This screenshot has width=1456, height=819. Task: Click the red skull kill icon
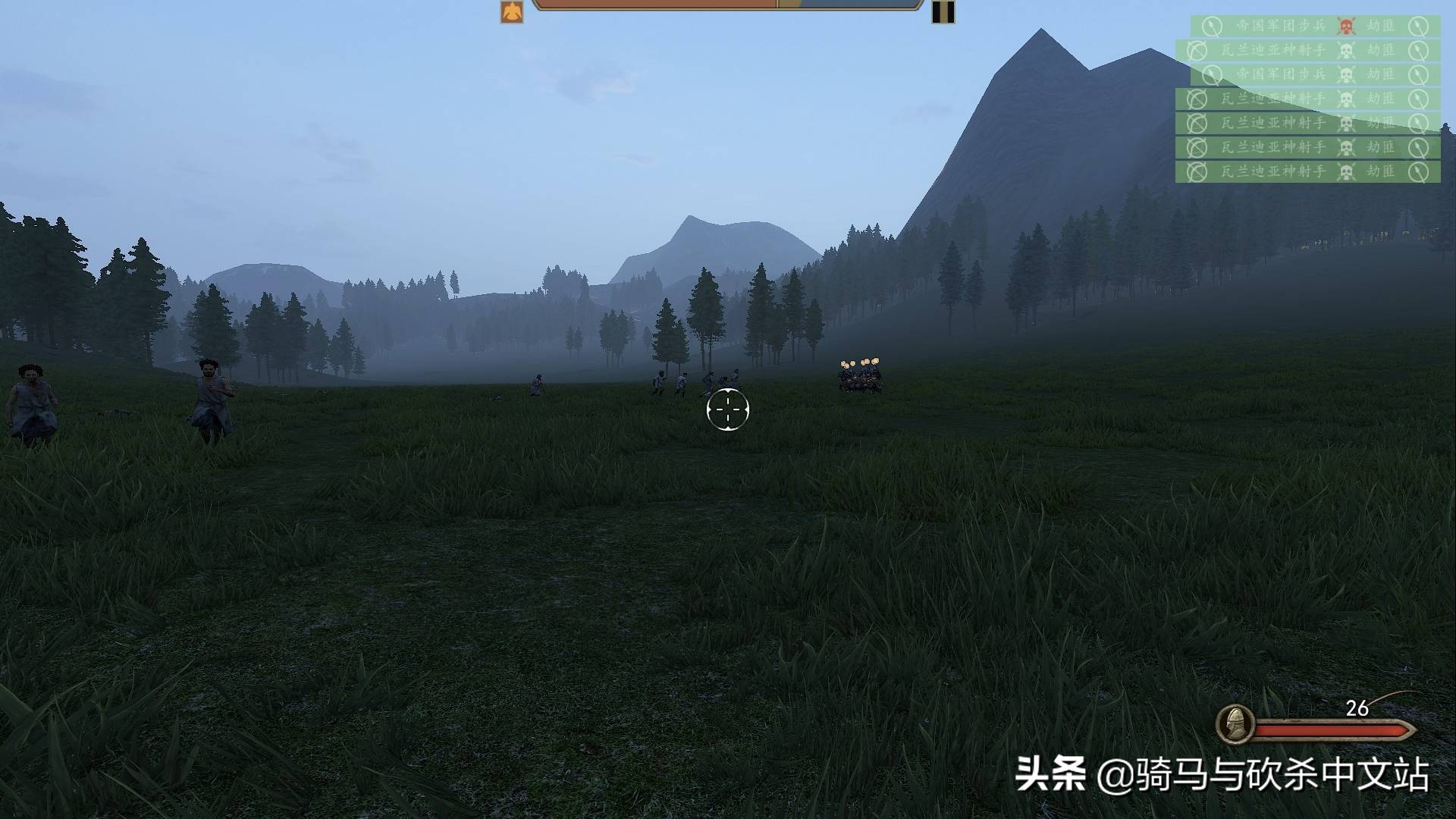pyautogui.click(x=1347, y=27)
